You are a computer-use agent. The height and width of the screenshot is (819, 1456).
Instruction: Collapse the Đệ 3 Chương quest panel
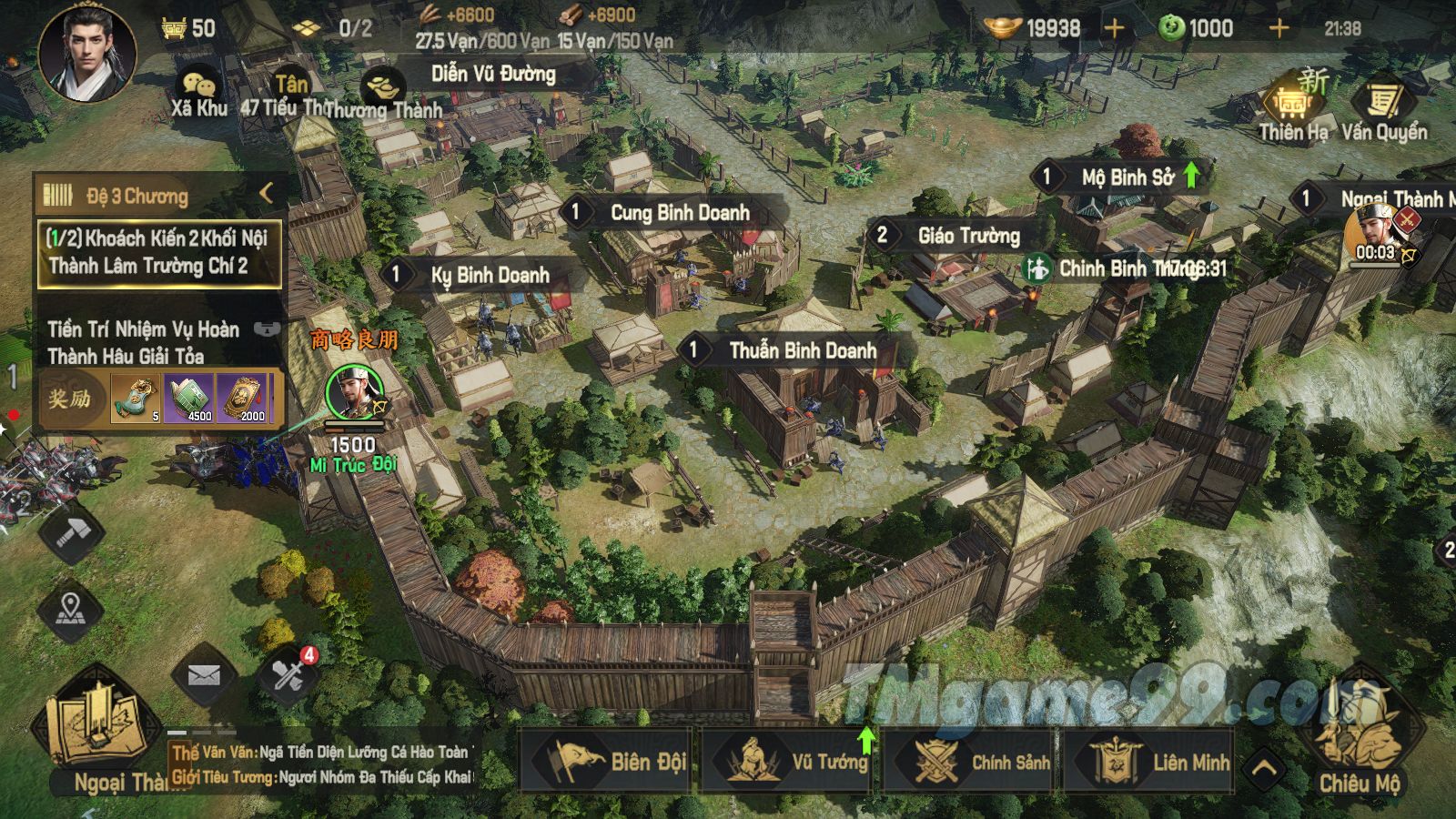point(266,193)
